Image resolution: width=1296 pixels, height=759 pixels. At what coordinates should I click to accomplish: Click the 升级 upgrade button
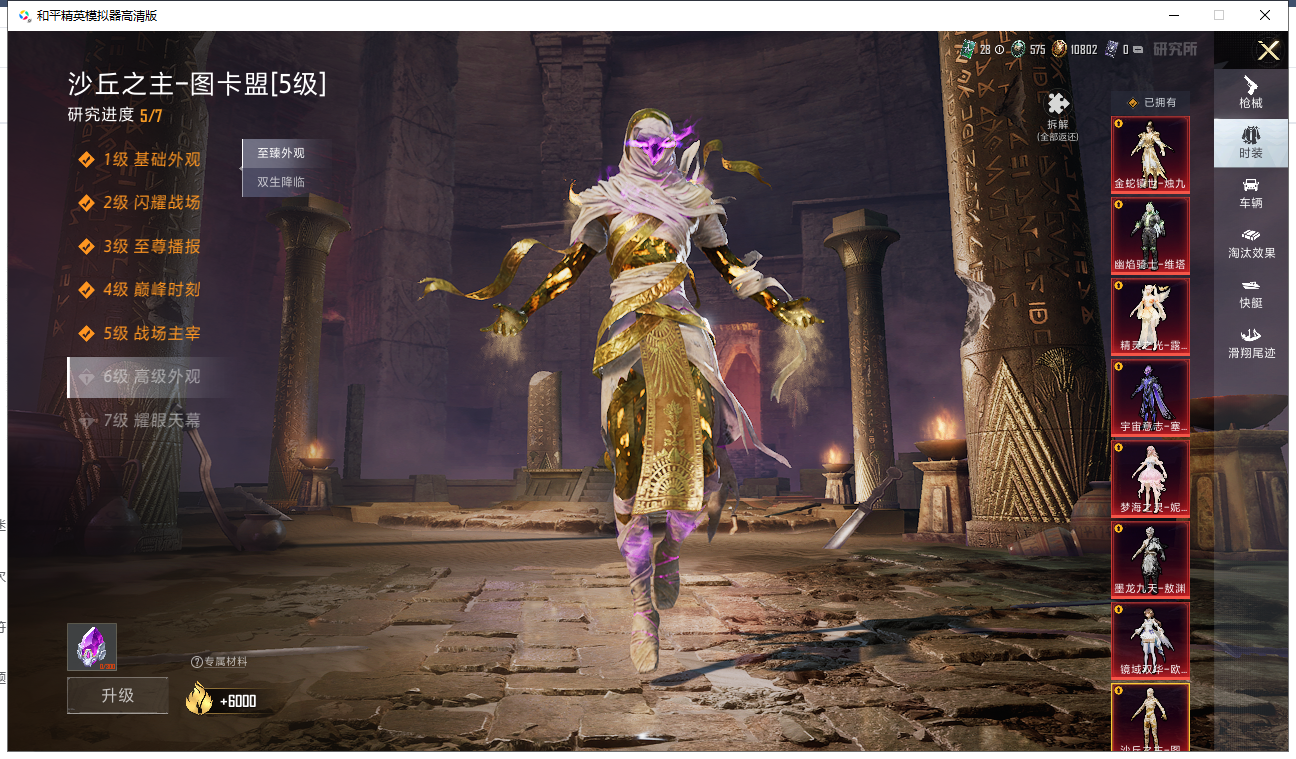(x=117, y=695)
